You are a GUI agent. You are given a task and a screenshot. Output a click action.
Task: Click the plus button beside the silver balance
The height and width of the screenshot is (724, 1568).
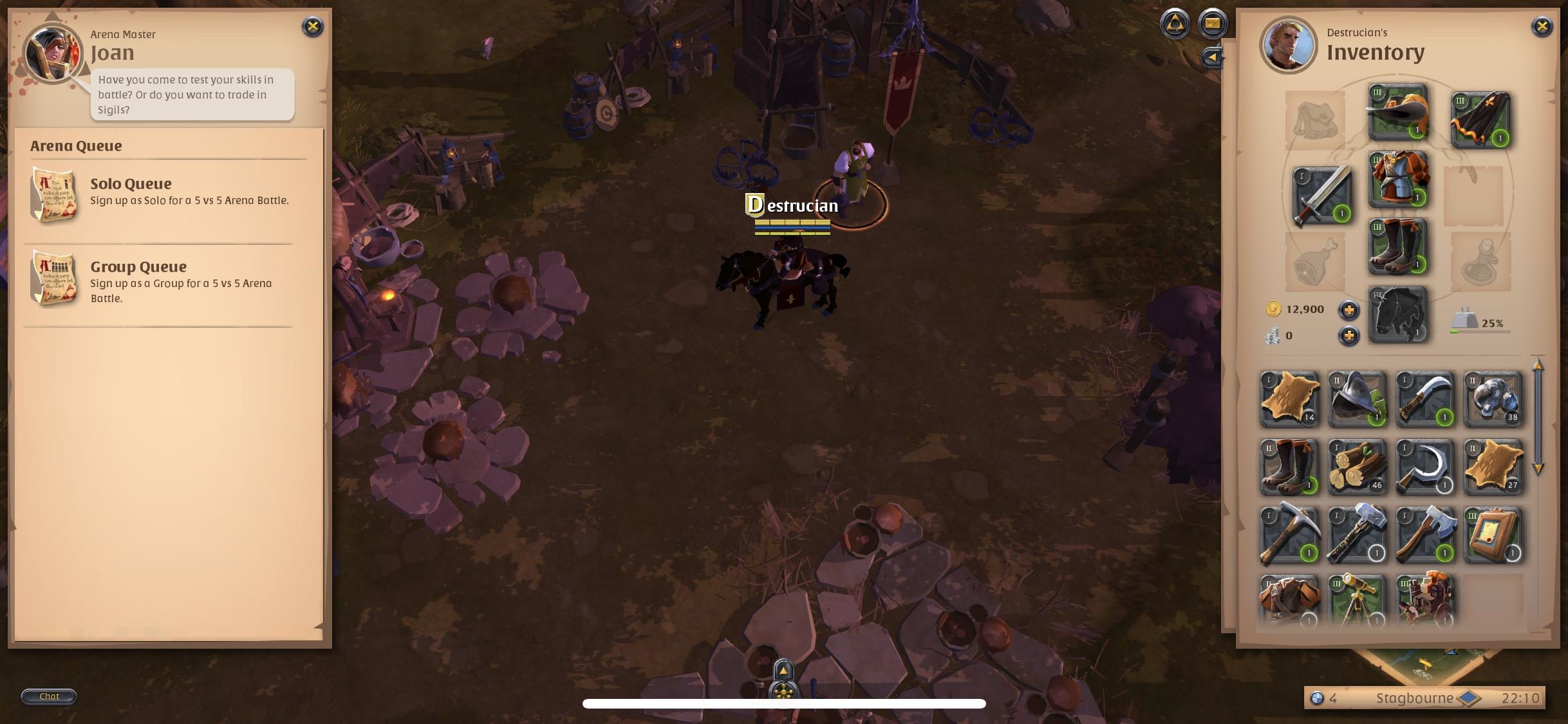(x=1349, y=334)
